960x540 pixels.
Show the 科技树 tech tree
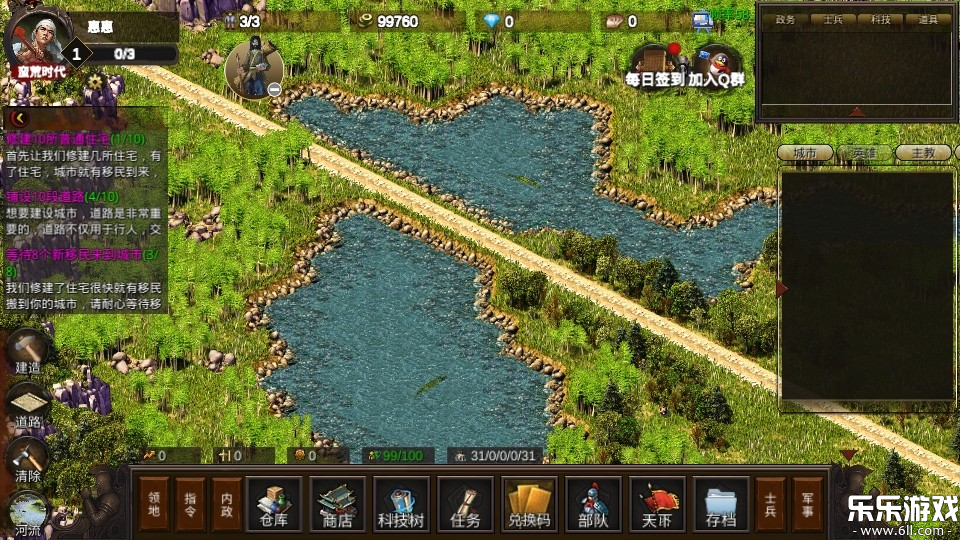(x=401, y=504)
